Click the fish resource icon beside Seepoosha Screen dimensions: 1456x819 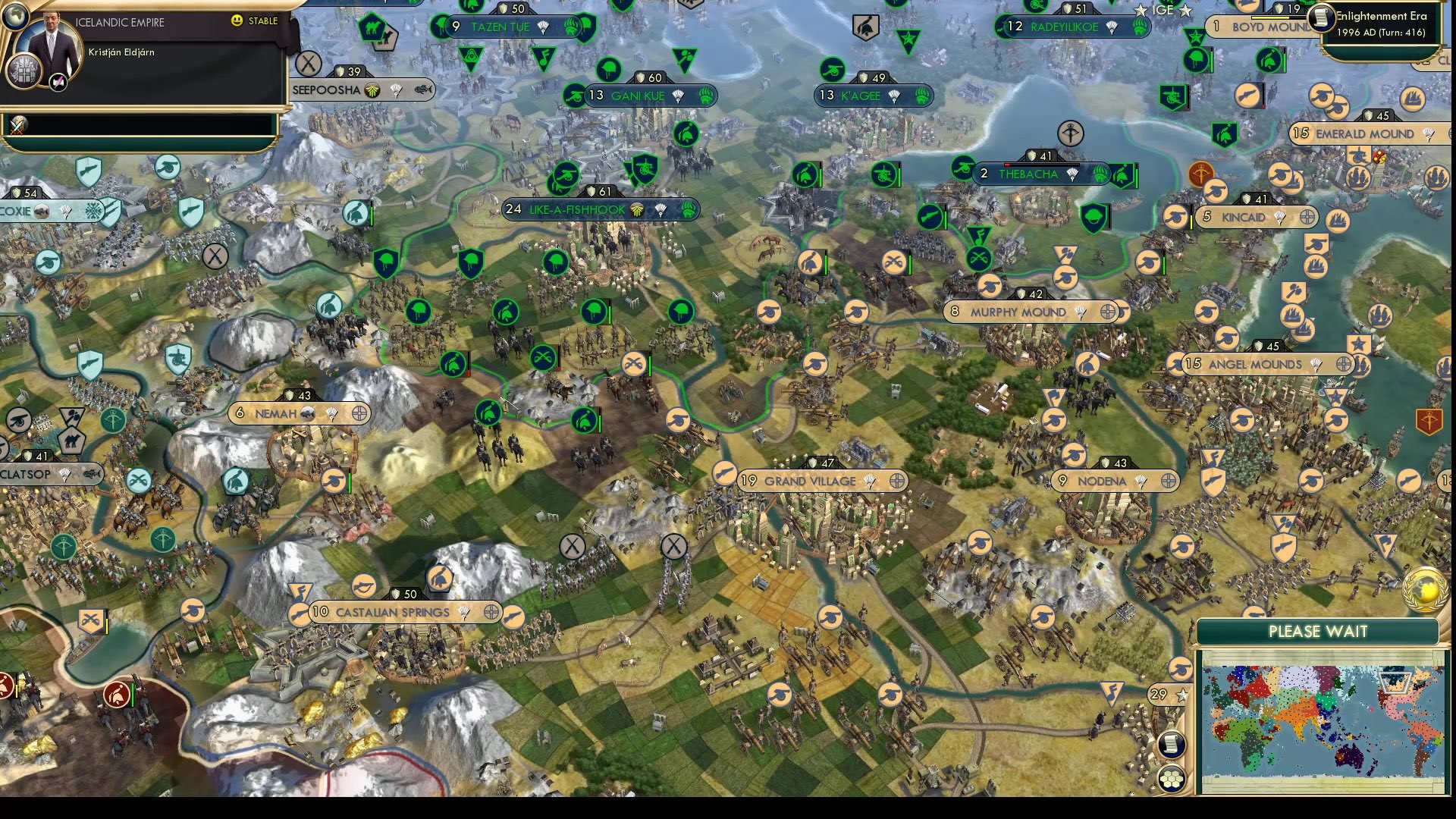point(422,90)
